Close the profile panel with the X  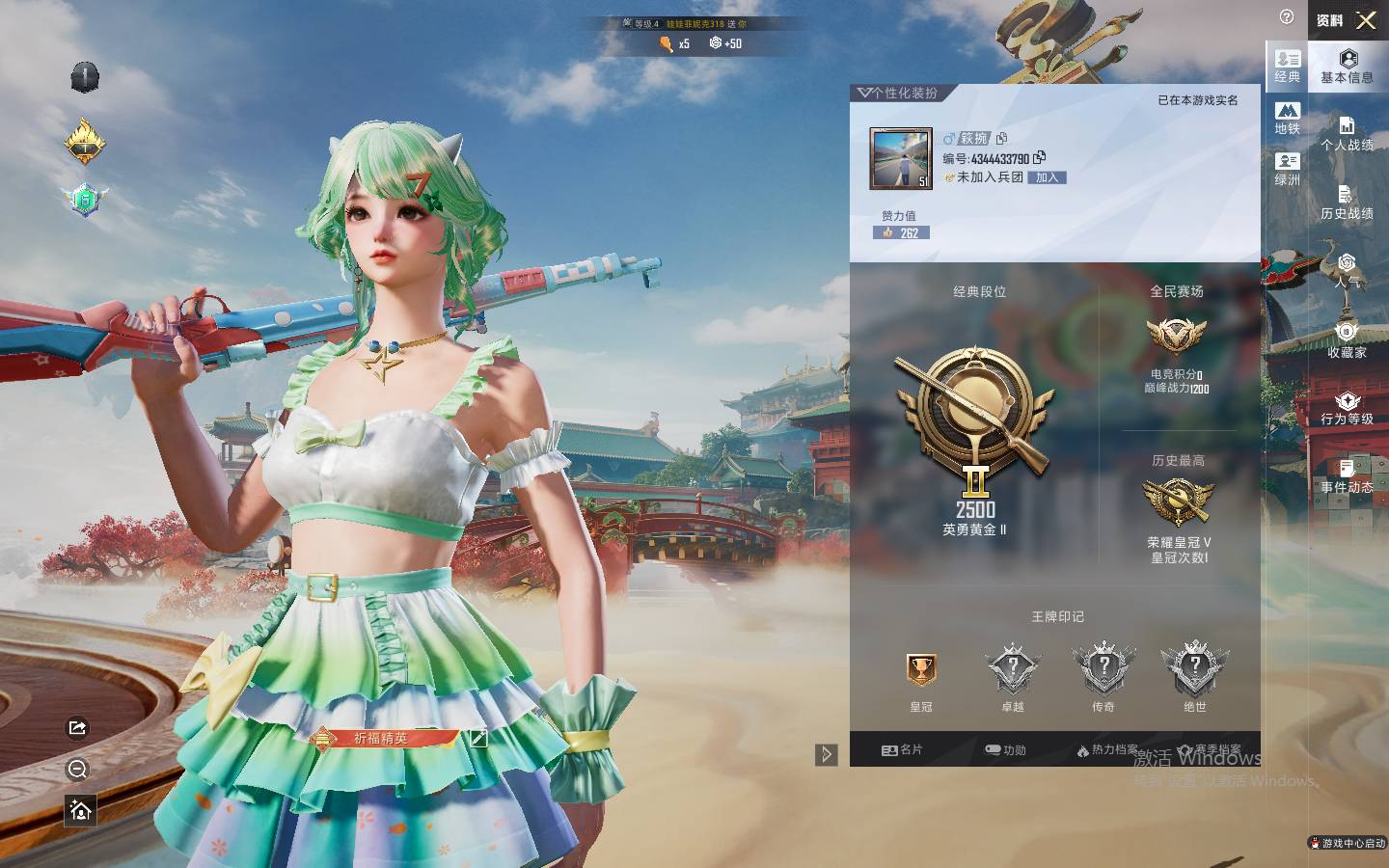(x=1366, y=19)
